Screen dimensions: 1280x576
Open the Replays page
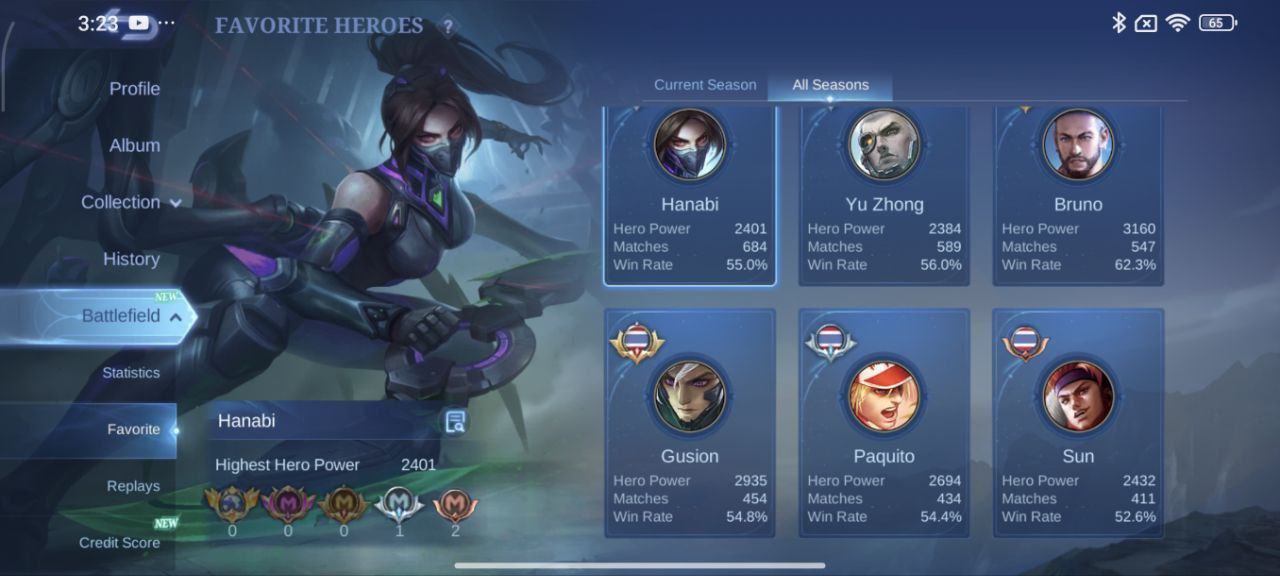(x=133, y=486)
